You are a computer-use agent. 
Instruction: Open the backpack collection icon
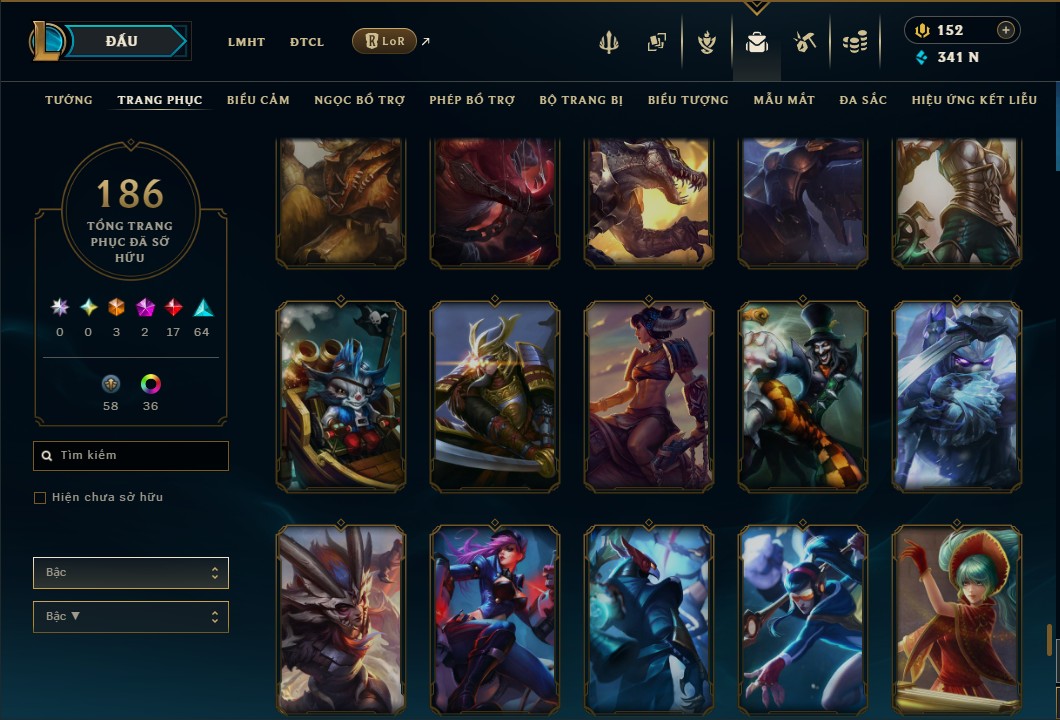tap(756, 42)
